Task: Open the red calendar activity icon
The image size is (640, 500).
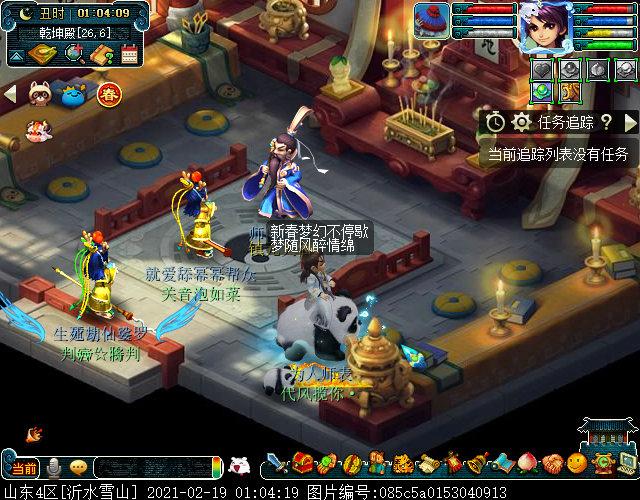Action: (128, 55)
